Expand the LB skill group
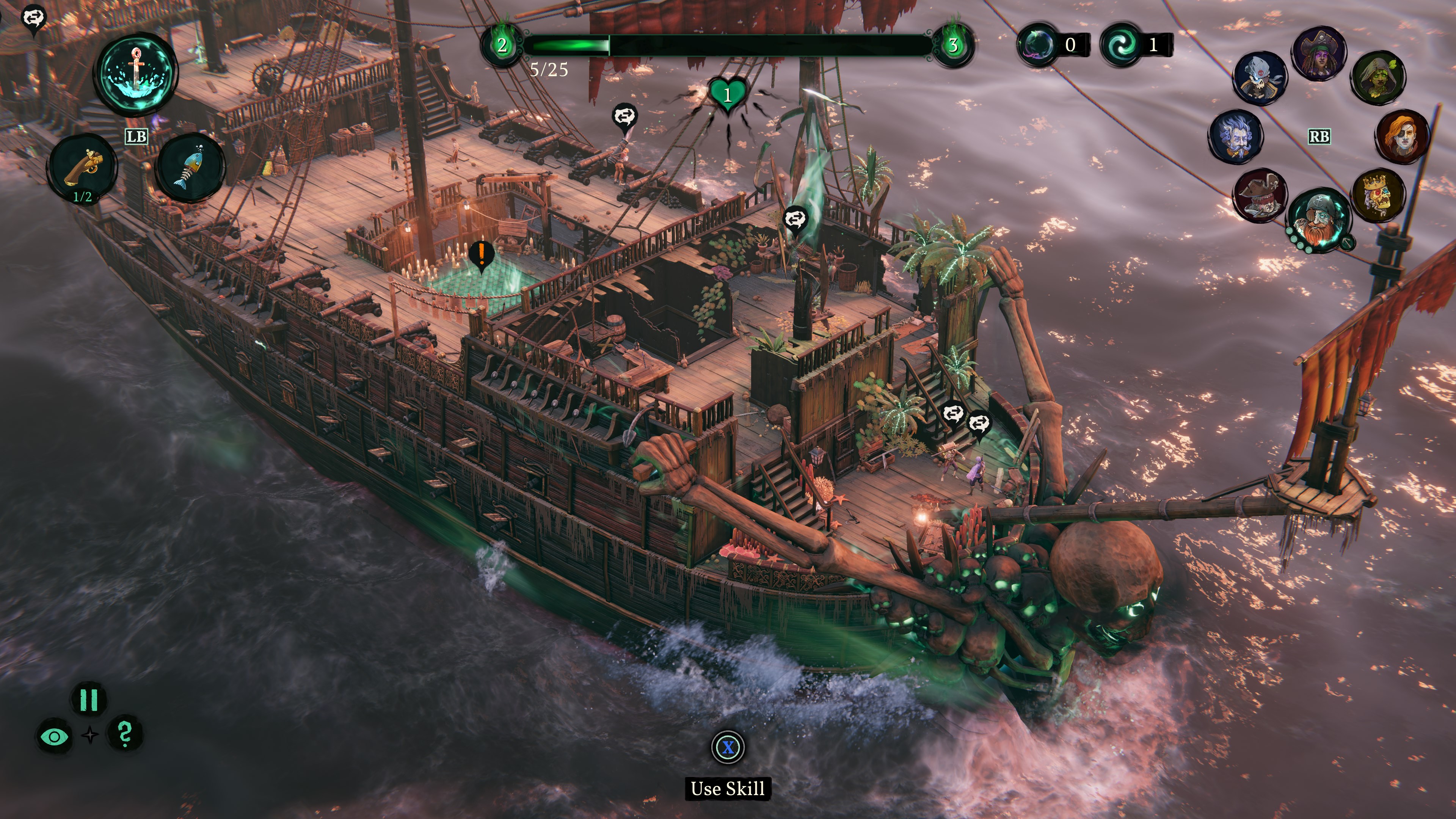This screenshot has width=1456, height=819. coord(136,136)
